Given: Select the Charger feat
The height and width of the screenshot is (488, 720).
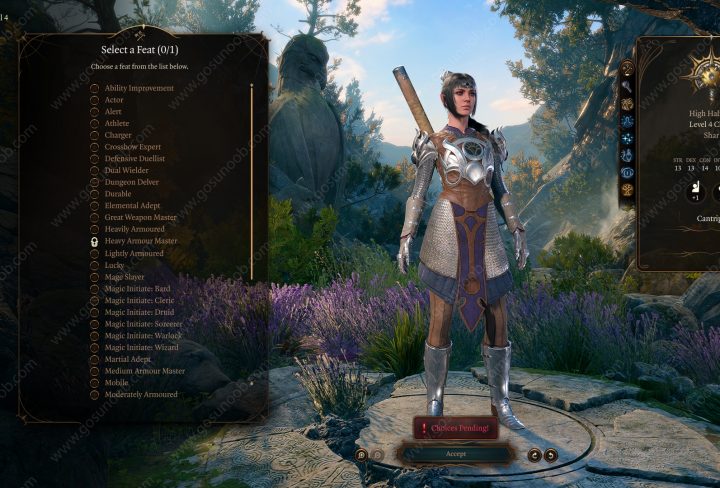Looking at the screenshot, I should tap(118, 135).
